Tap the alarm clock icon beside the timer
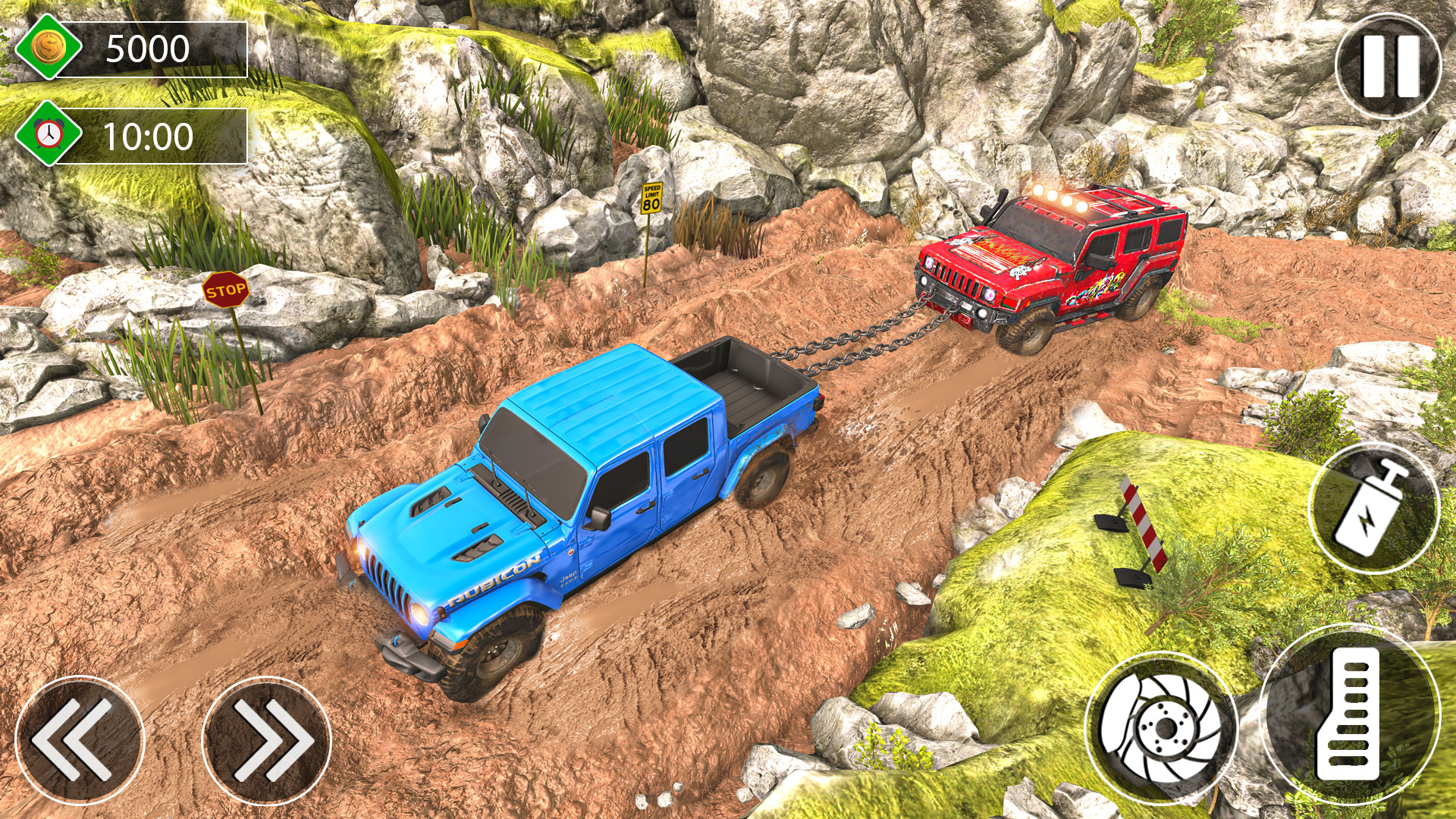1456x819 pixels. (x=47, y=135)
